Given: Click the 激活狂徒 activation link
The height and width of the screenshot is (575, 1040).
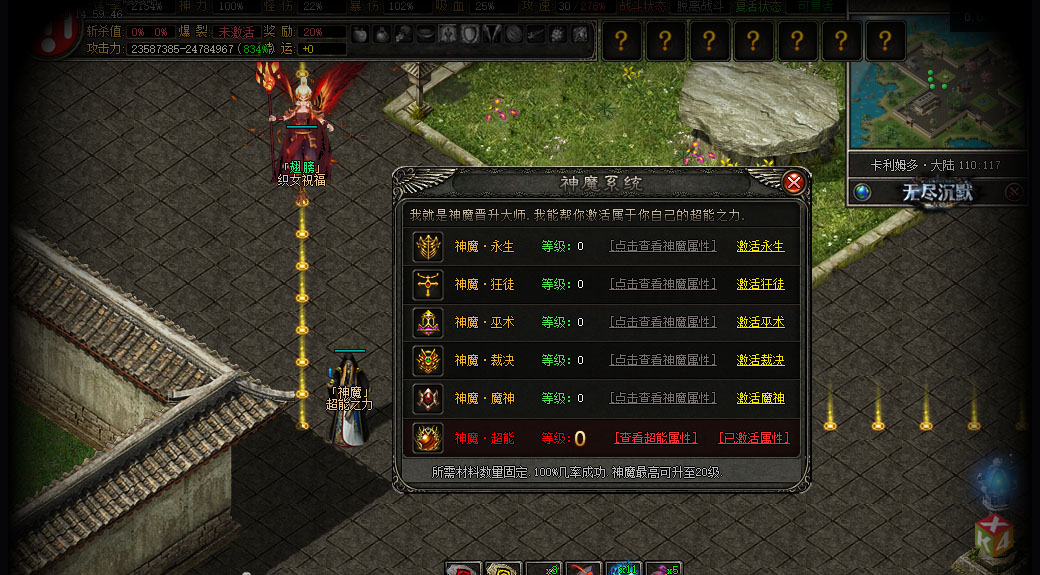Looking at the screenshot, I should click(760, 284).
